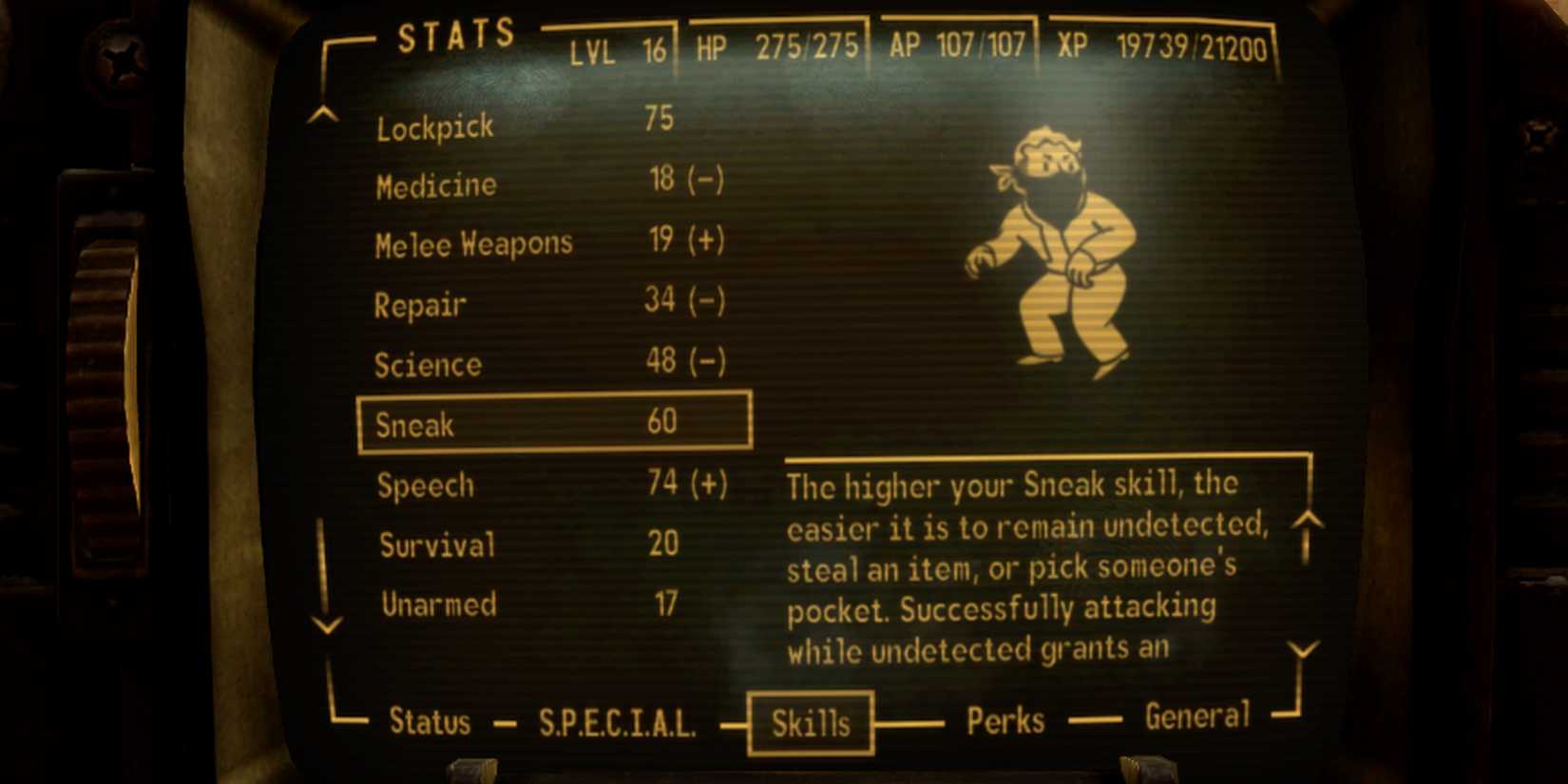This screenshot has width=1568, height=784.
Task: Open the S.P.E.C.I.A.L. tab
Action: click(618, 723)
